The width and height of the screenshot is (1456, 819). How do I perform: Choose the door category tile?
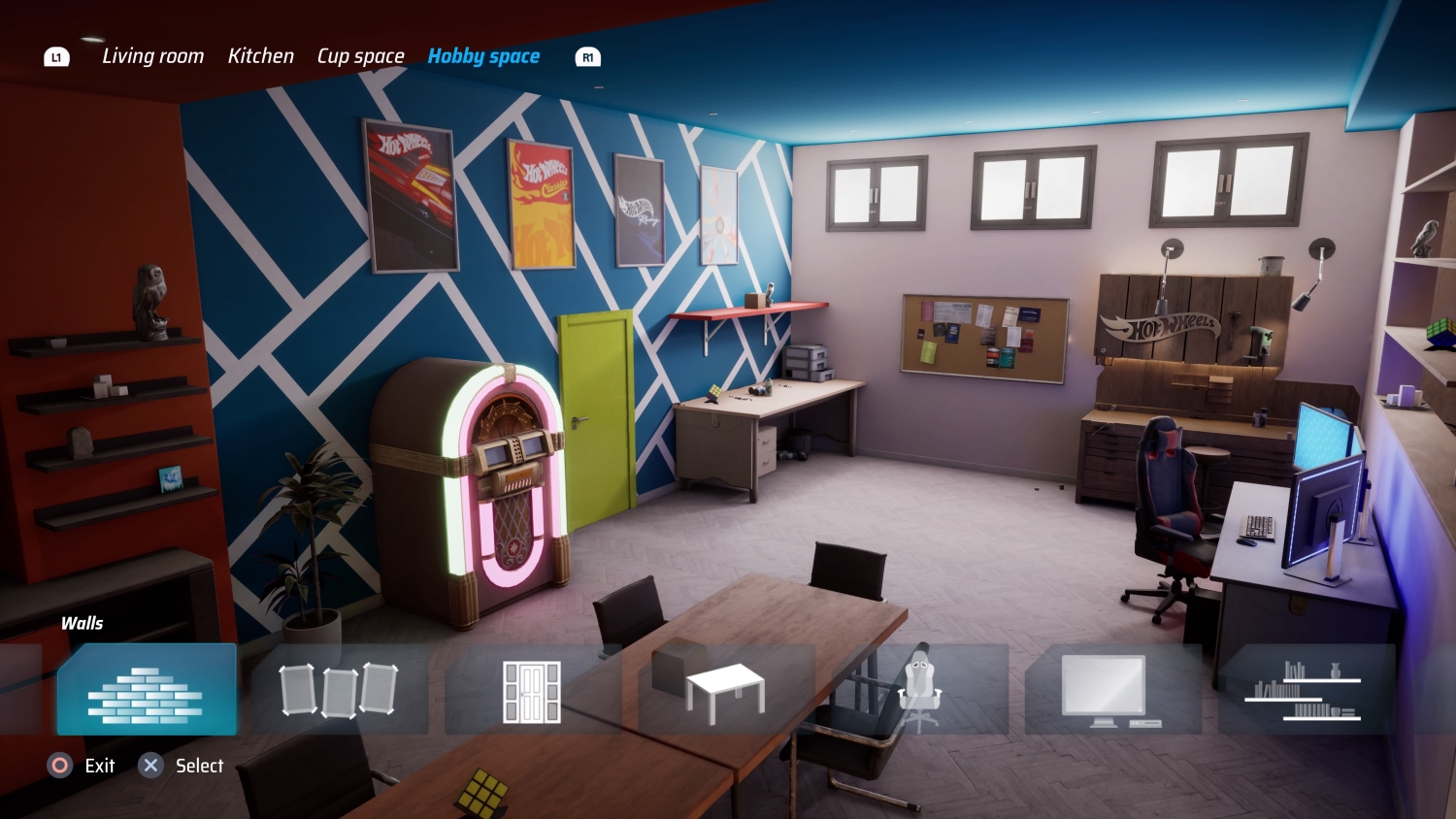(x=532, y=690)
